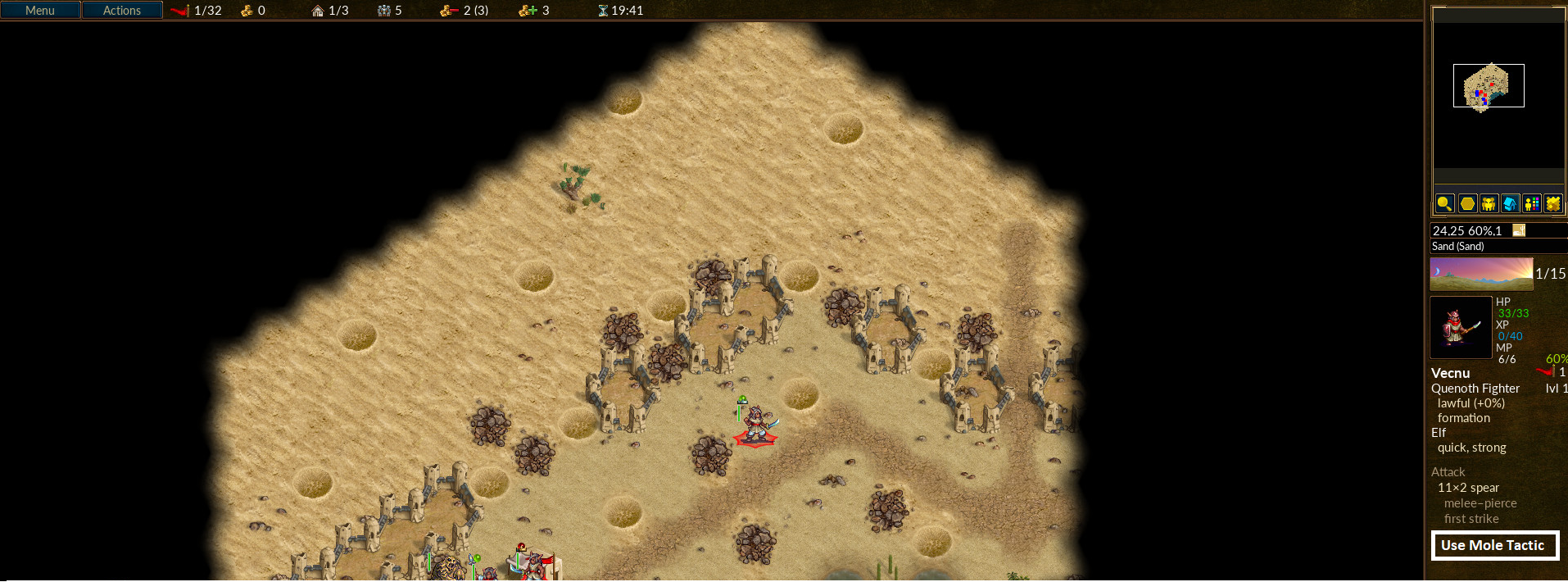Toggle the minimap hexagon terrain button
Viewport: 1568px width, 582px height.
[x=1467, y=203]
